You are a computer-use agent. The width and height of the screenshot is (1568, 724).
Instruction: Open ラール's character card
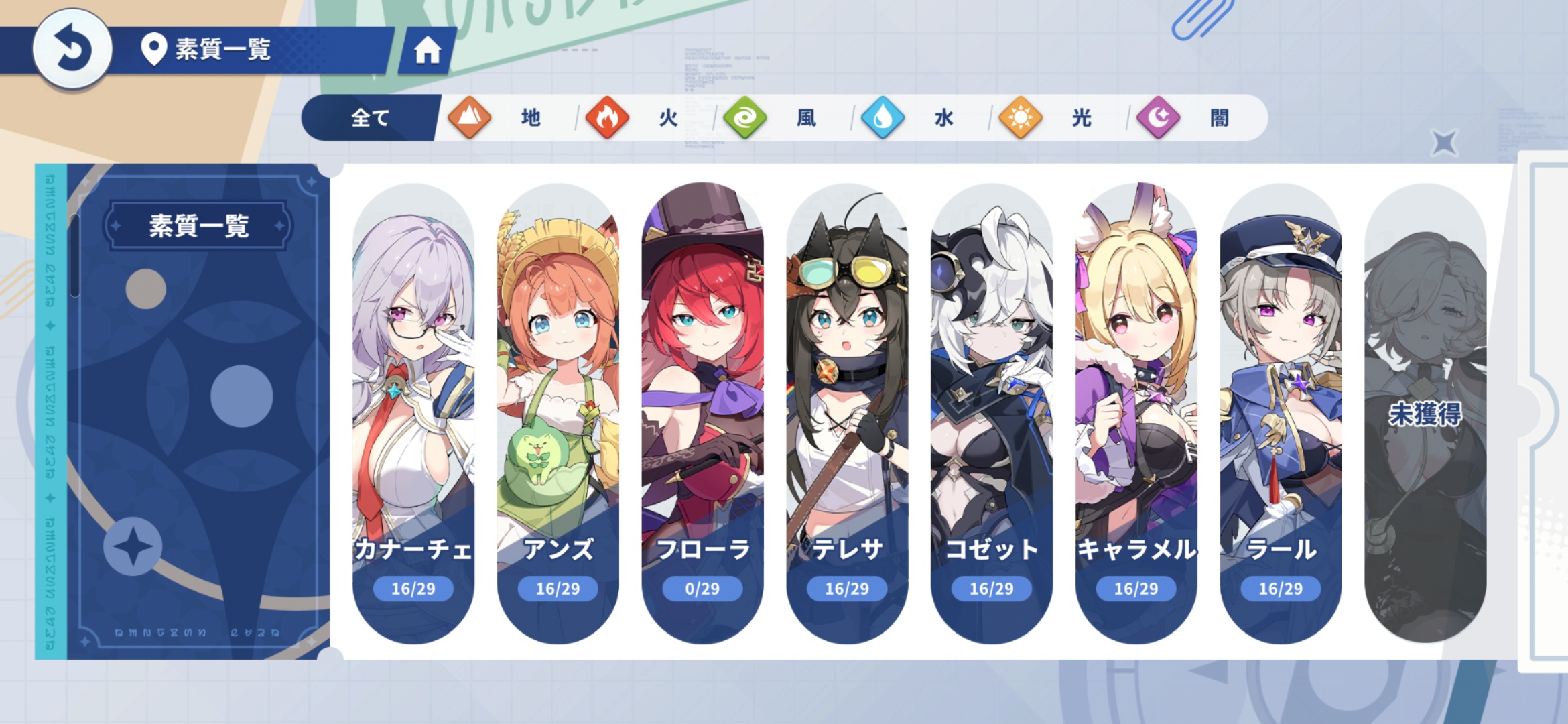(1281, 412)
